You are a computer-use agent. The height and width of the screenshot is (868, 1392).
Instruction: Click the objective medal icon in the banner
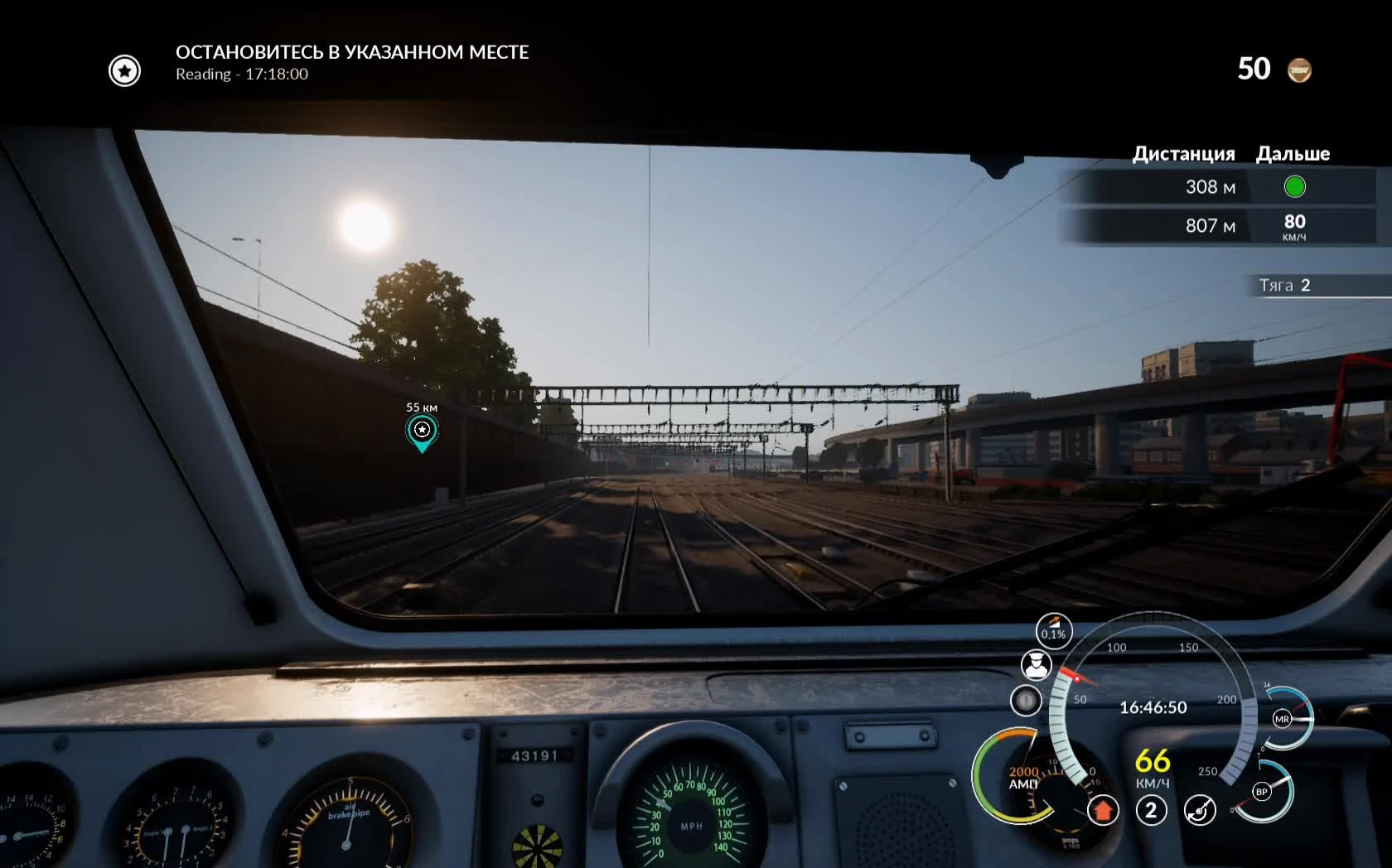(x=124, y=70)
